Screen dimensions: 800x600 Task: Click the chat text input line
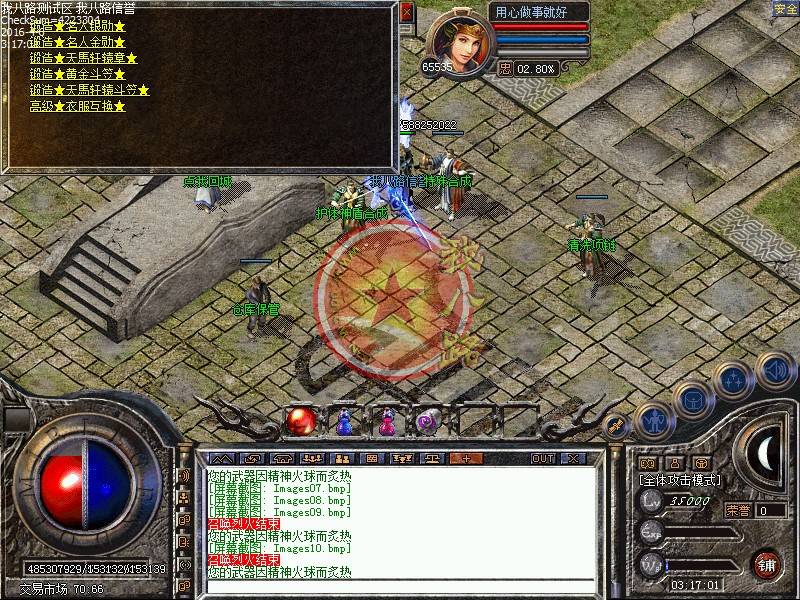click(400, 586)
